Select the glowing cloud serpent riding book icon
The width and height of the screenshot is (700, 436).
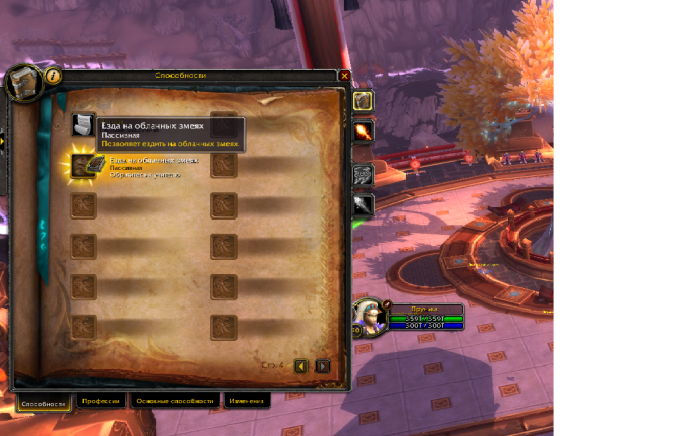pyautogui.click(x=84, y=165)
